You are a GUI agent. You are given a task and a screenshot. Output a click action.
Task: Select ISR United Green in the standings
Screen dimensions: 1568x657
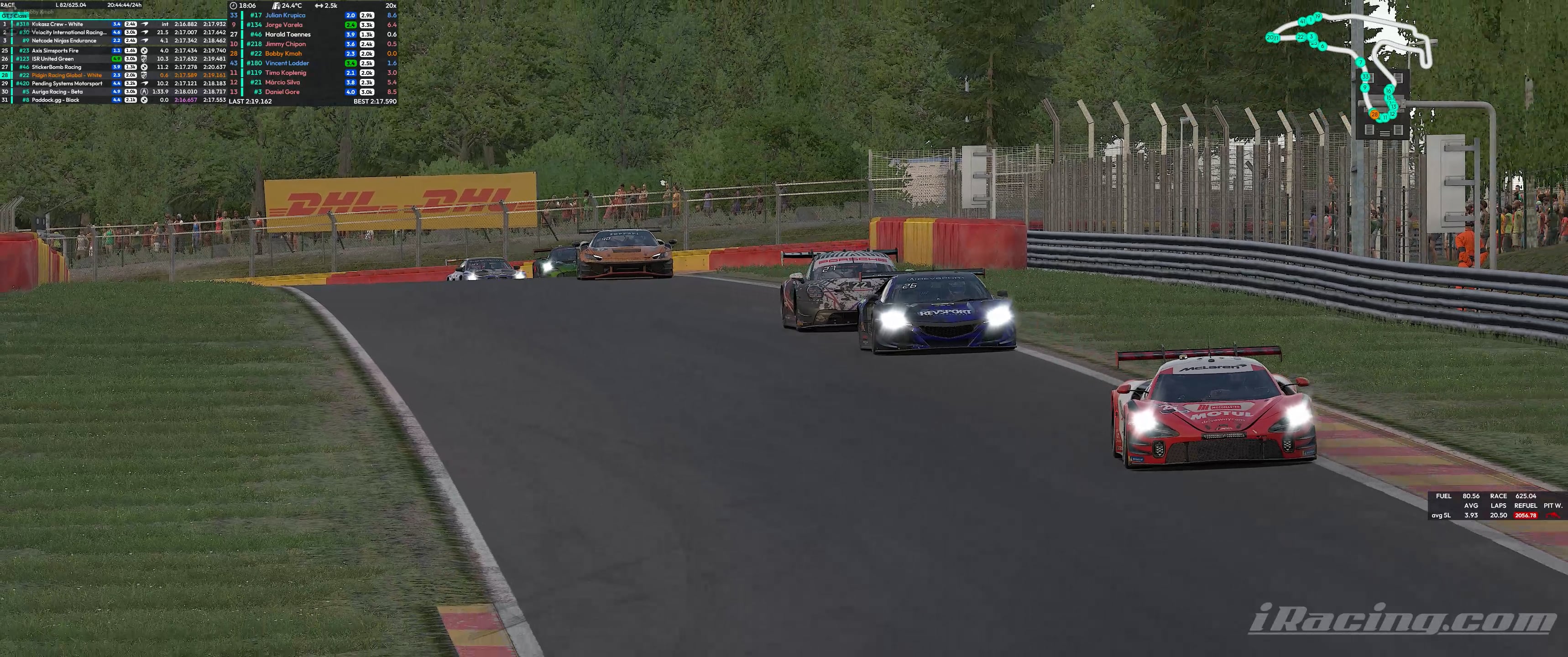(53, 59)
